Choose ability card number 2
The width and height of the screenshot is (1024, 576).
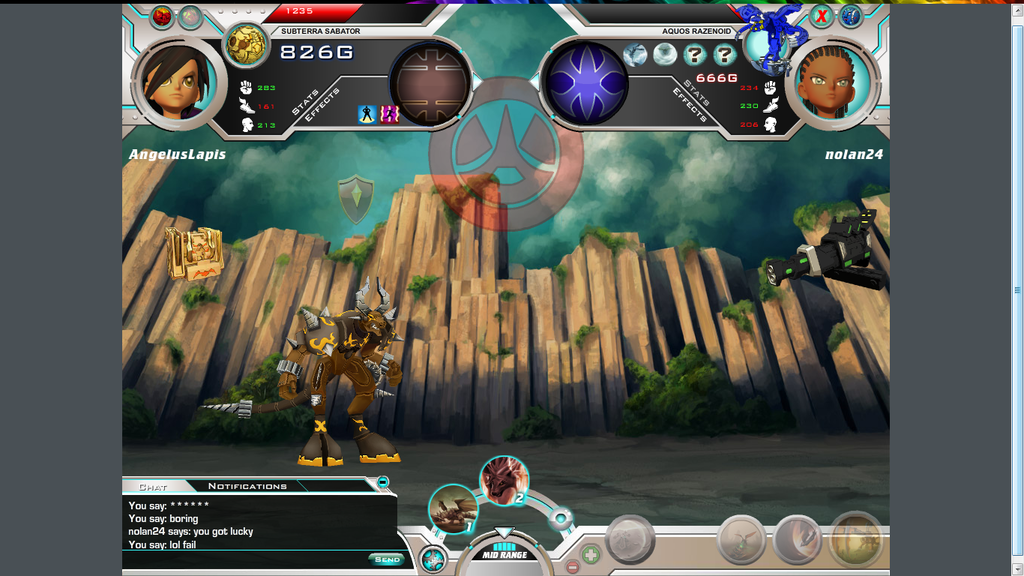click(504, 480)
